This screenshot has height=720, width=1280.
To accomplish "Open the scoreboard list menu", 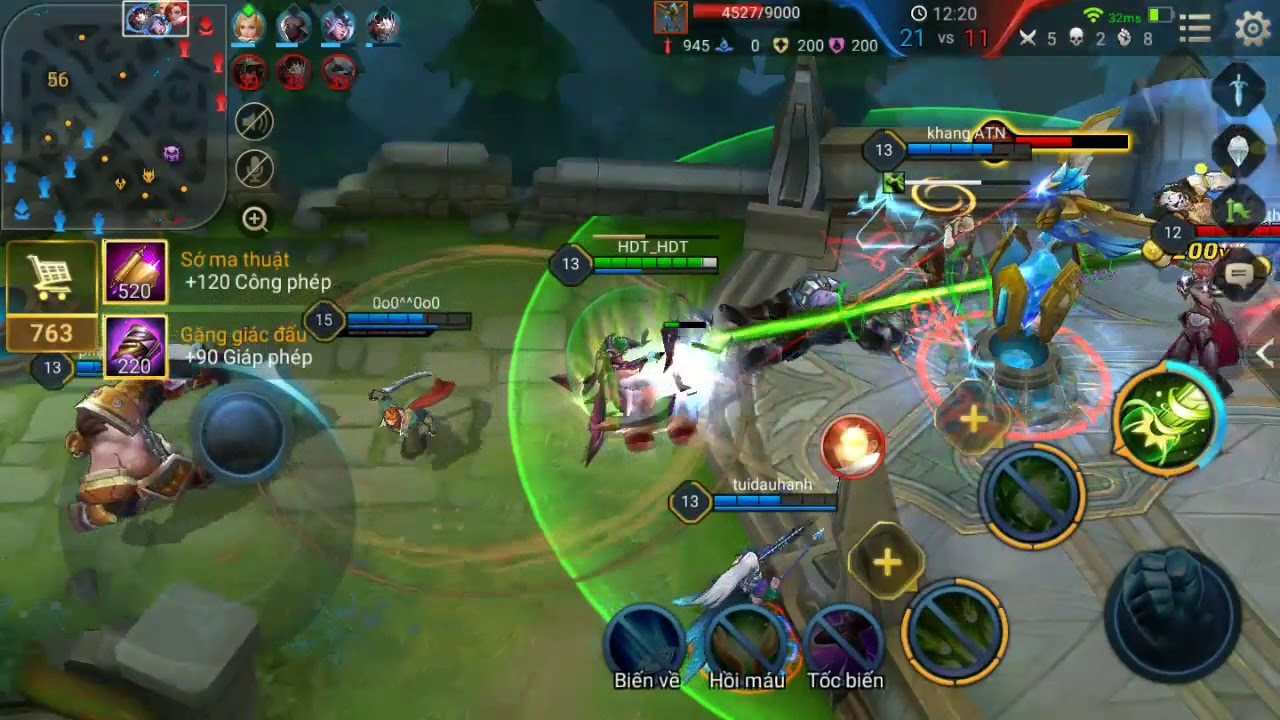I will coord(1194,28).
